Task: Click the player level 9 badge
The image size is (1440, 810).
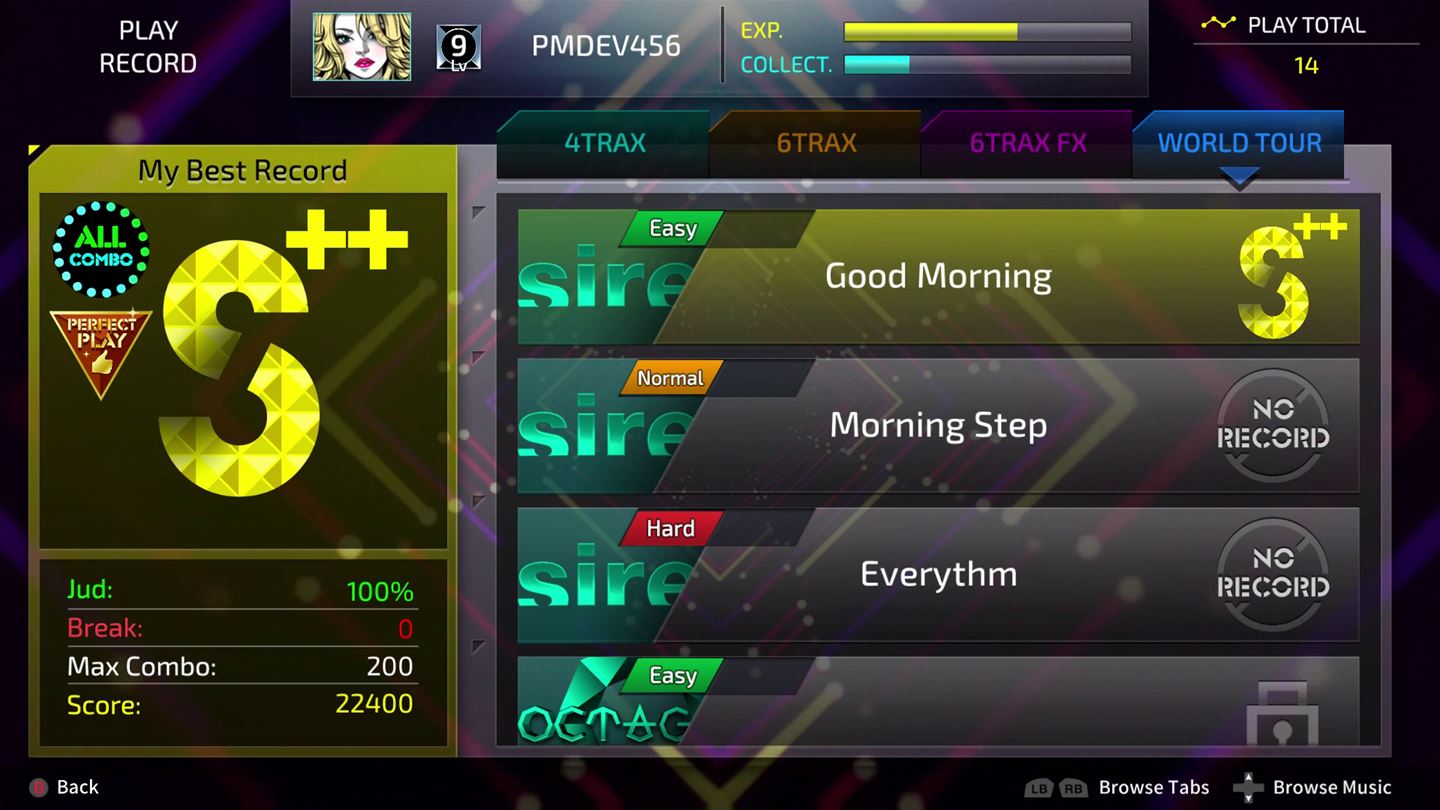Action: pos(459,45)
